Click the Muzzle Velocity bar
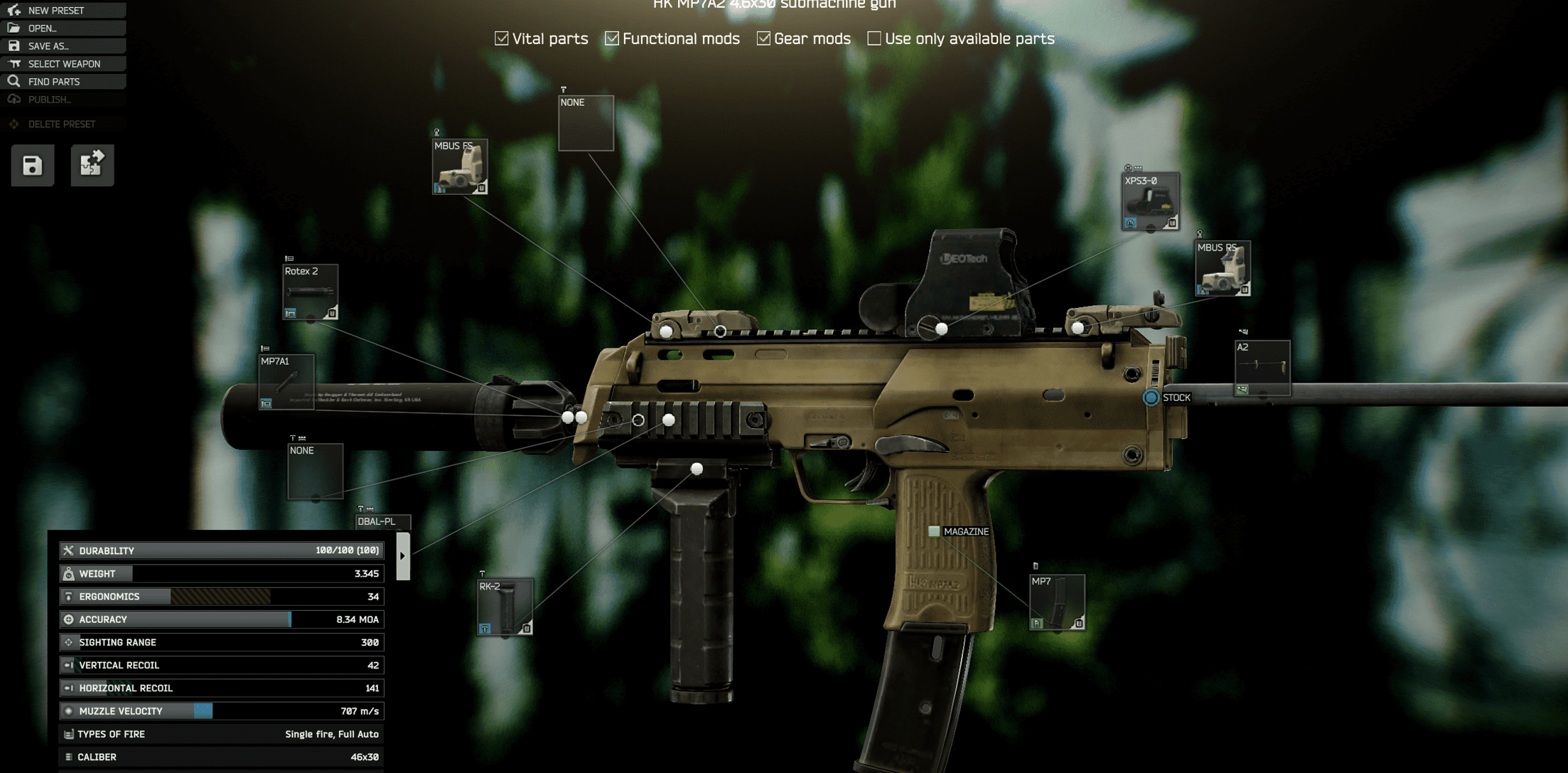The height and width of the screenshot is (773, 1568). (203, 710)
